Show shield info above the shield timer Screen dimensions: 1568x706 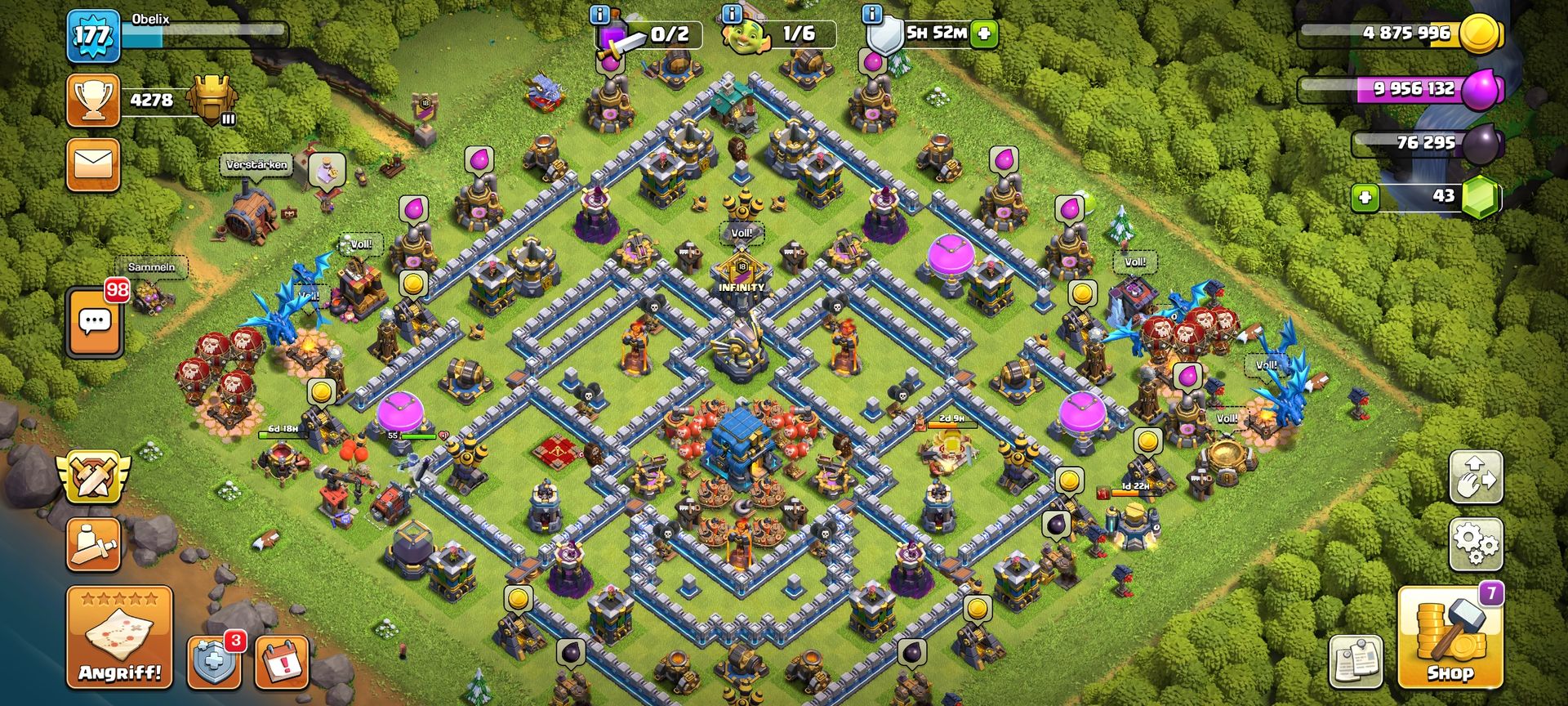pyautogui.click(x=872, y=14)
